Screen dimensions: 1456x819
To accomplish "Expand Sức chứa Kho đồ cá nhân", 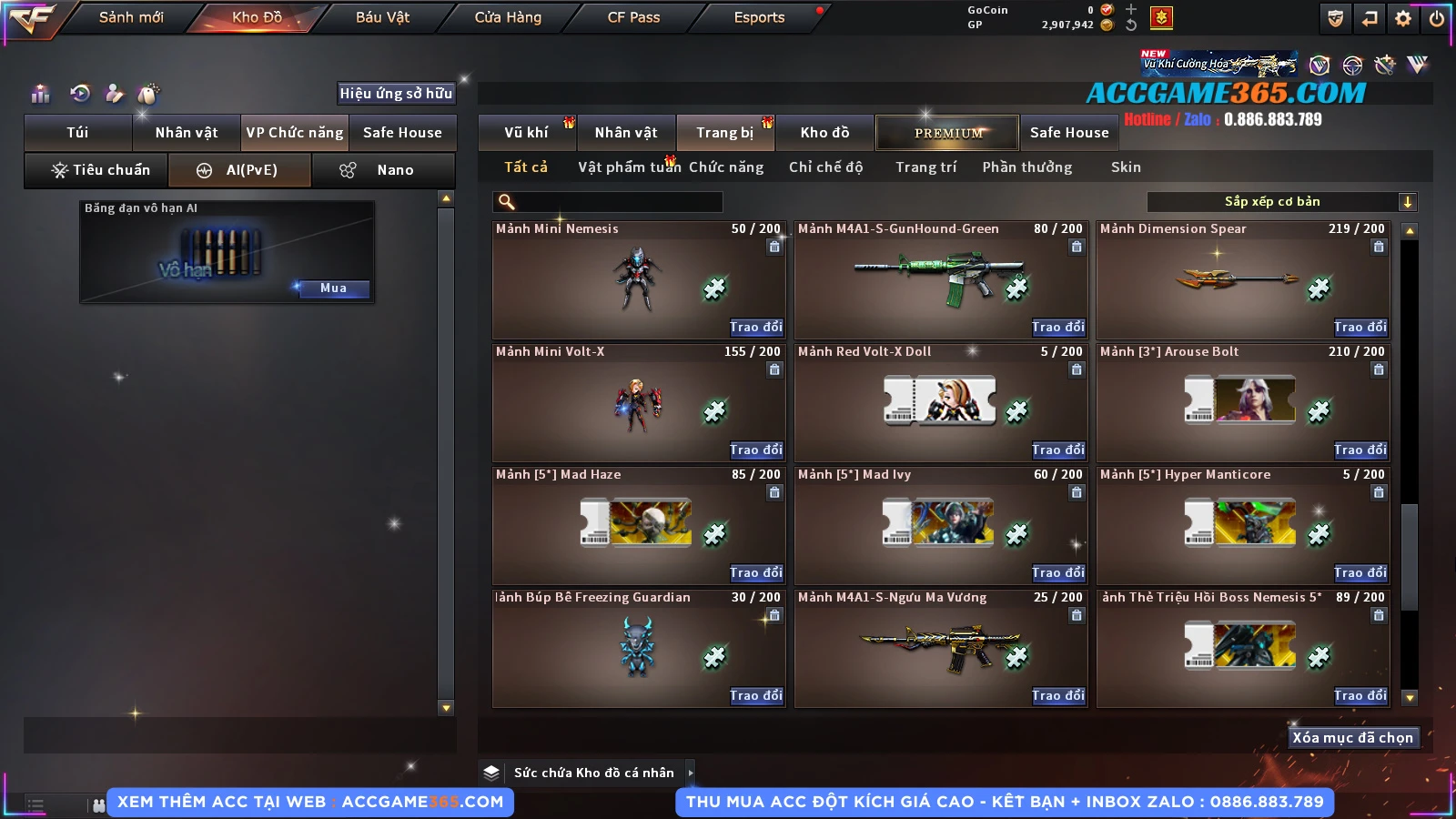I will (691, 773).
